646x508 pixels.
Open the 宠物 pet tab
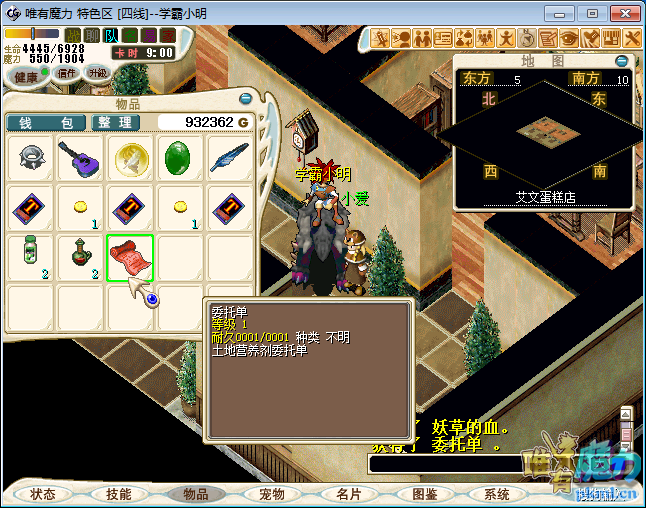pos(272,494)
